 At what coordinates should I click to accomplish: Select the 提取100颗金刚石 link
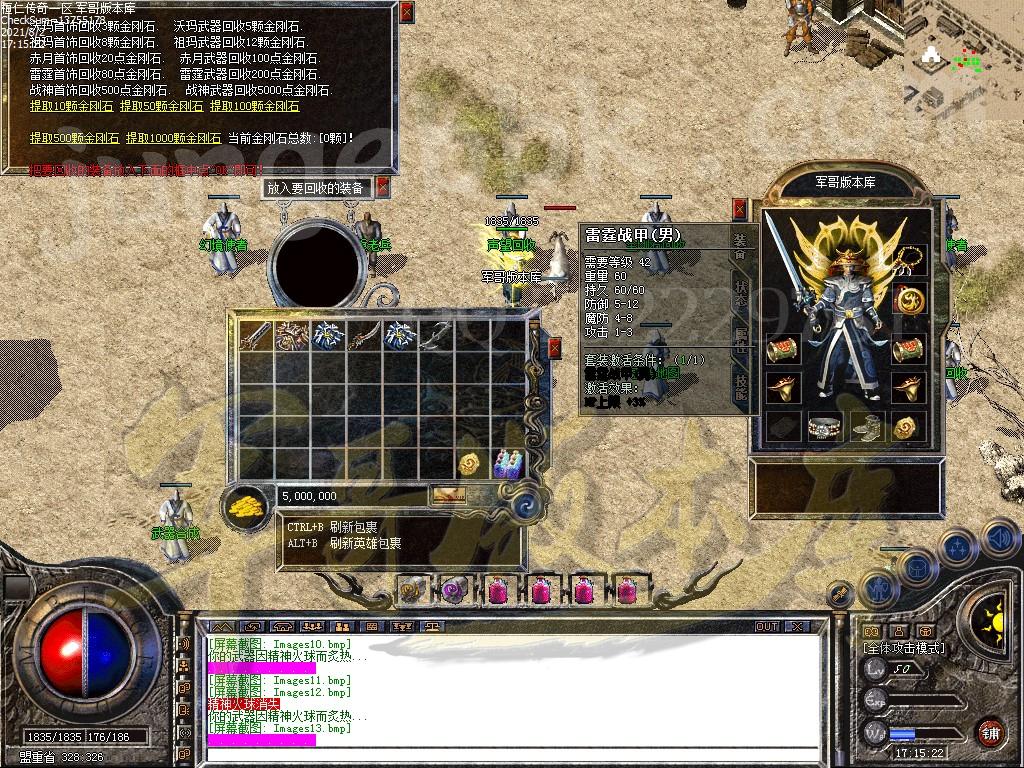(x=254, y=106)
